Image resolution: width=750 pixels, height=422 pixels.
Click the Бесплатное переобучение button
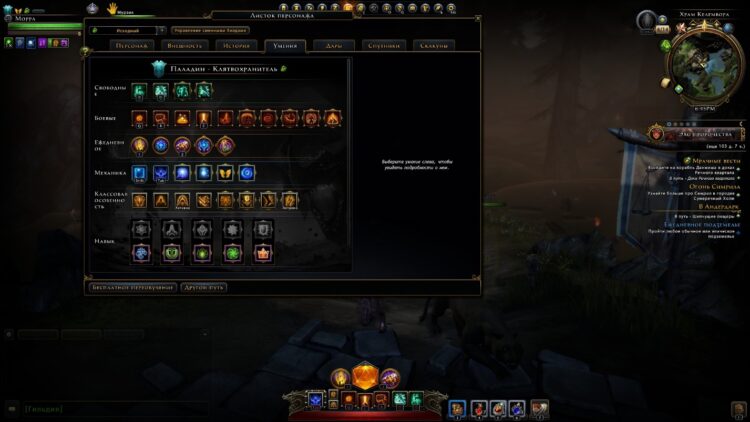(131, 287)
